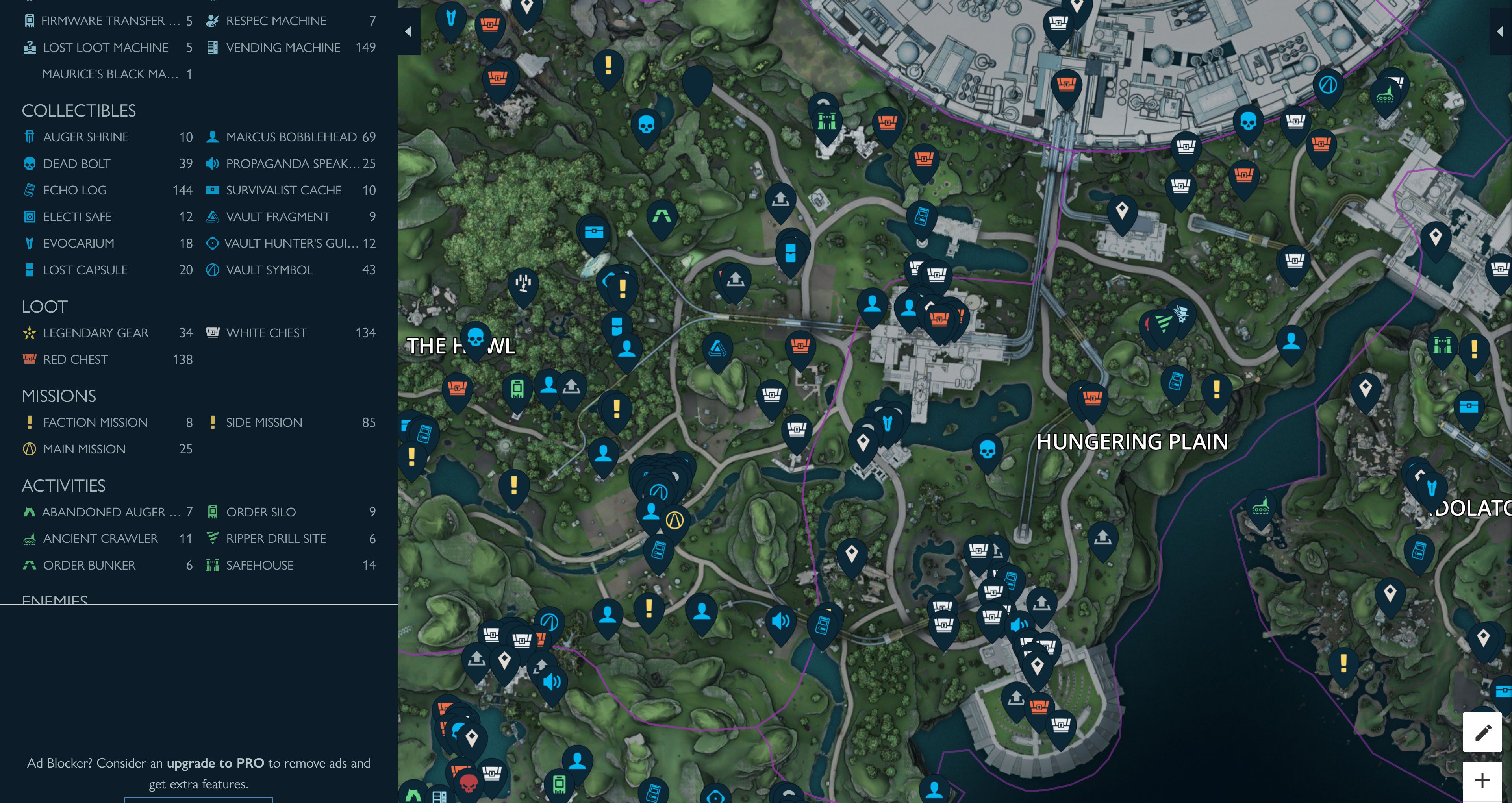Viewport: 1512px width, 803px height.
Task: Toggle Ancient Crawler activity filter
Action: 100,538
